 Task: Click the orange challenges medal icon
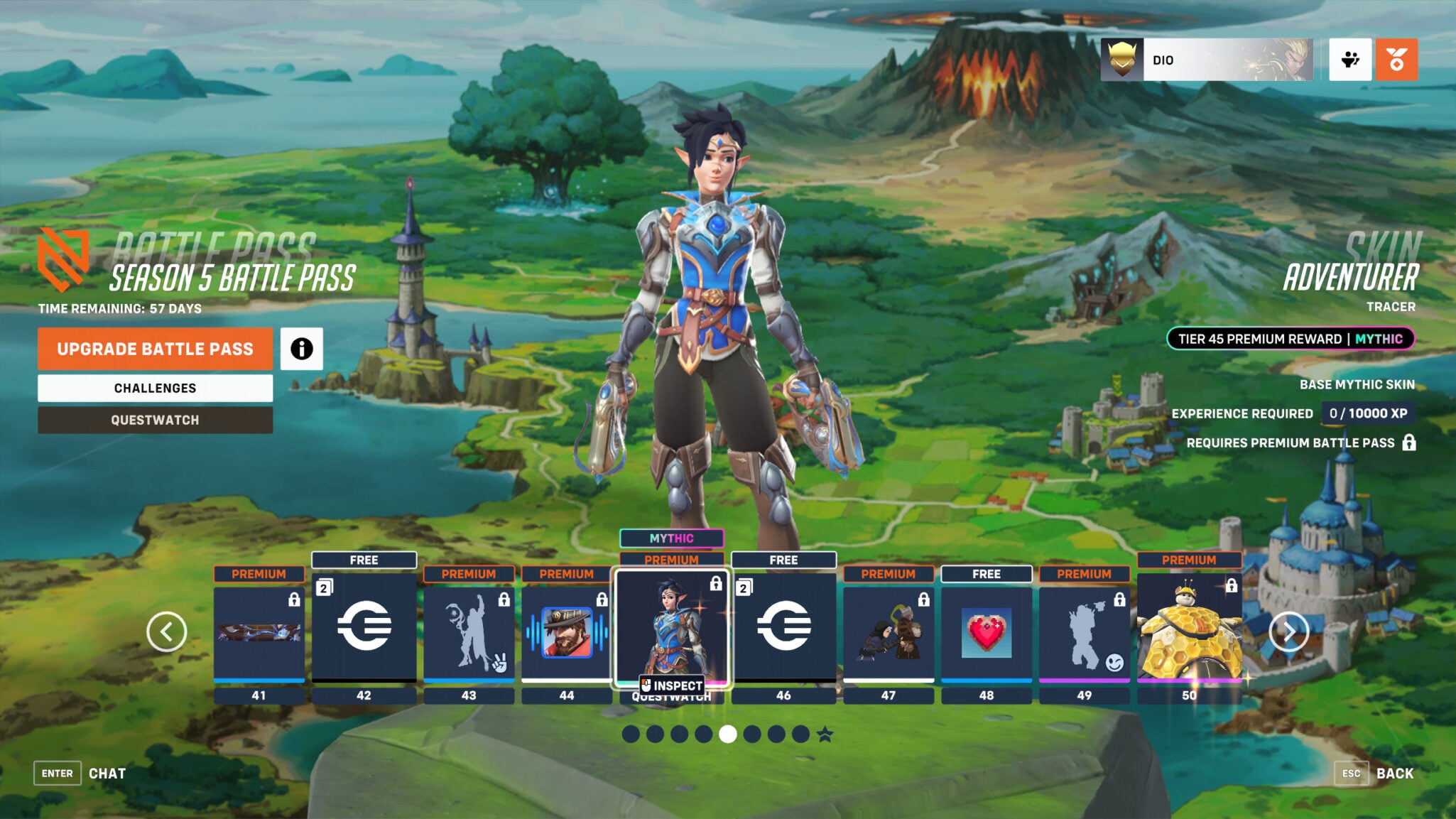[x=1396, y=61]
